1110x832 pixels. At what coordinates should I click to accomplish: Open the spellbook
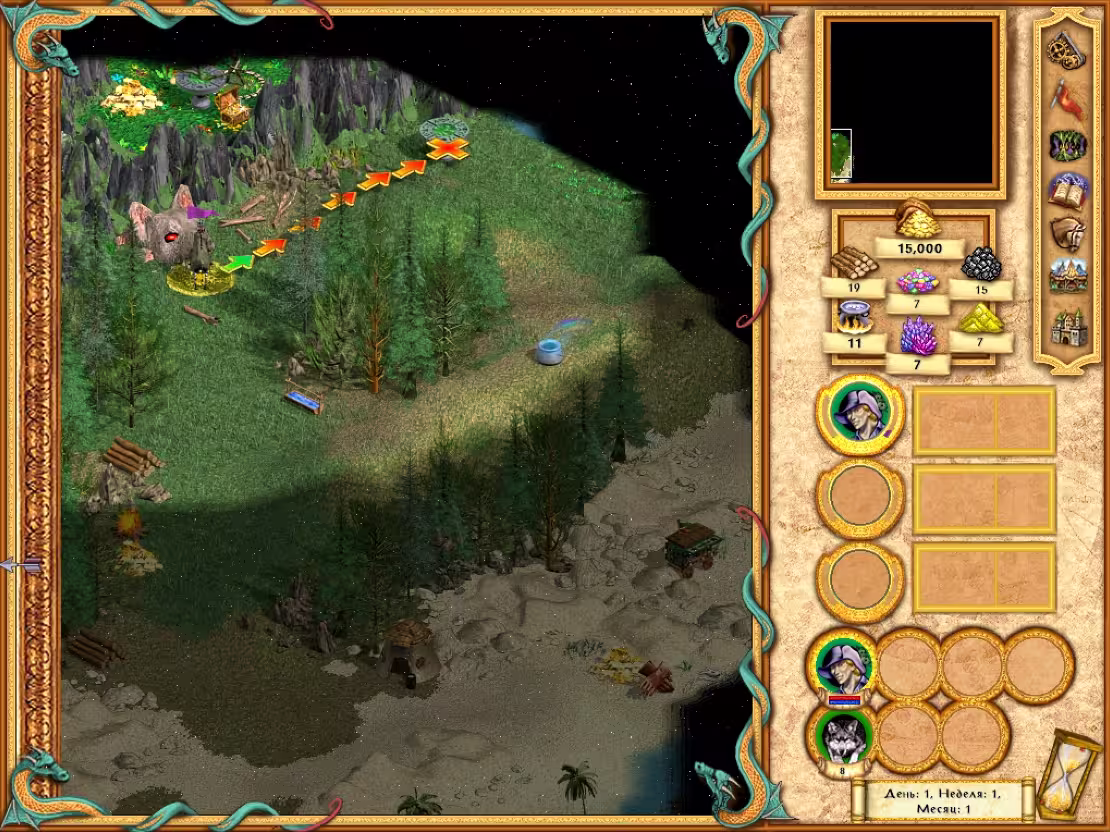pyautogui.click(x=1068, y=190)
